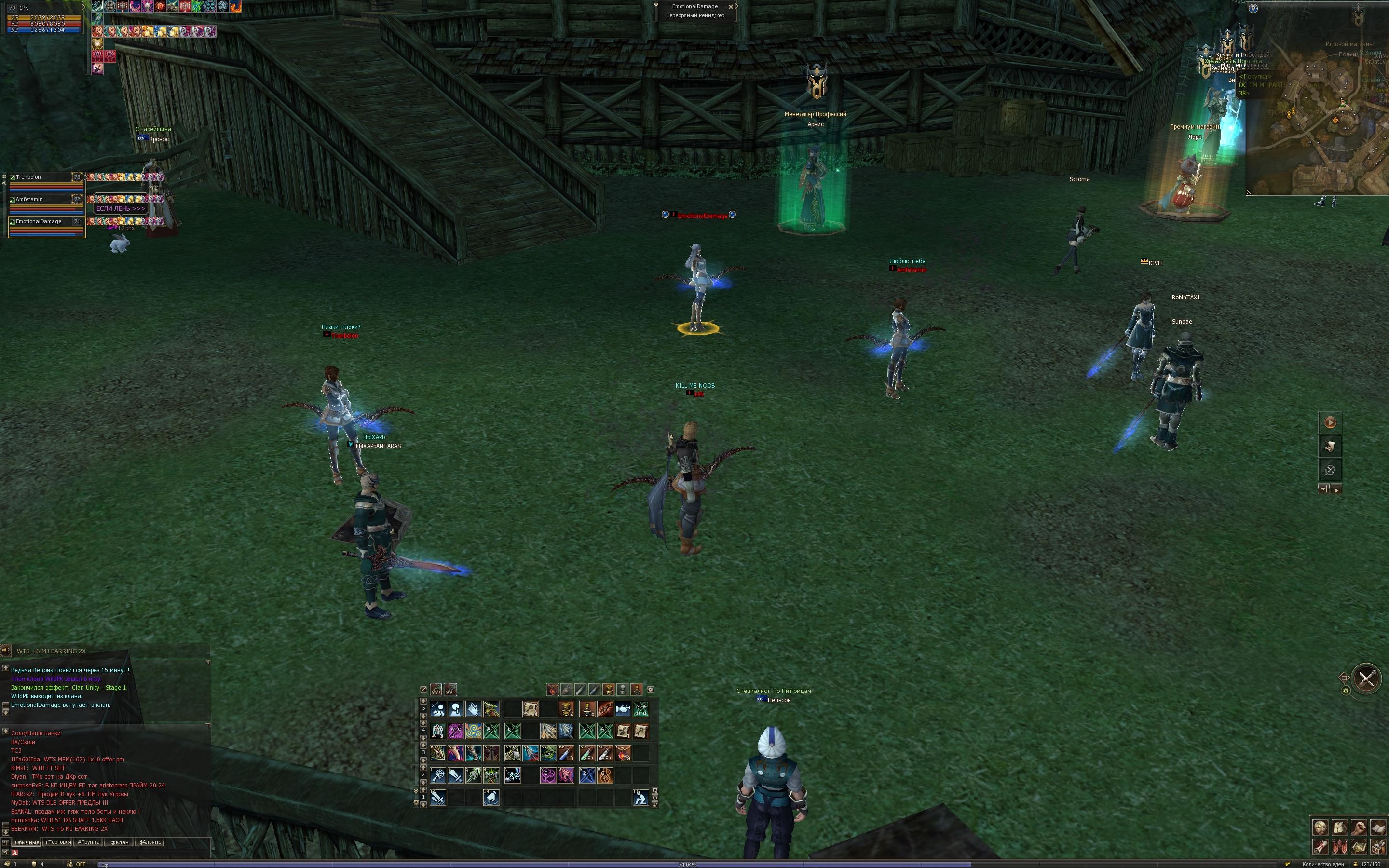The height and width of the screenshot is (868, 1389).
Task: Open the clan window banner icon
Action: coord(1340,848)
